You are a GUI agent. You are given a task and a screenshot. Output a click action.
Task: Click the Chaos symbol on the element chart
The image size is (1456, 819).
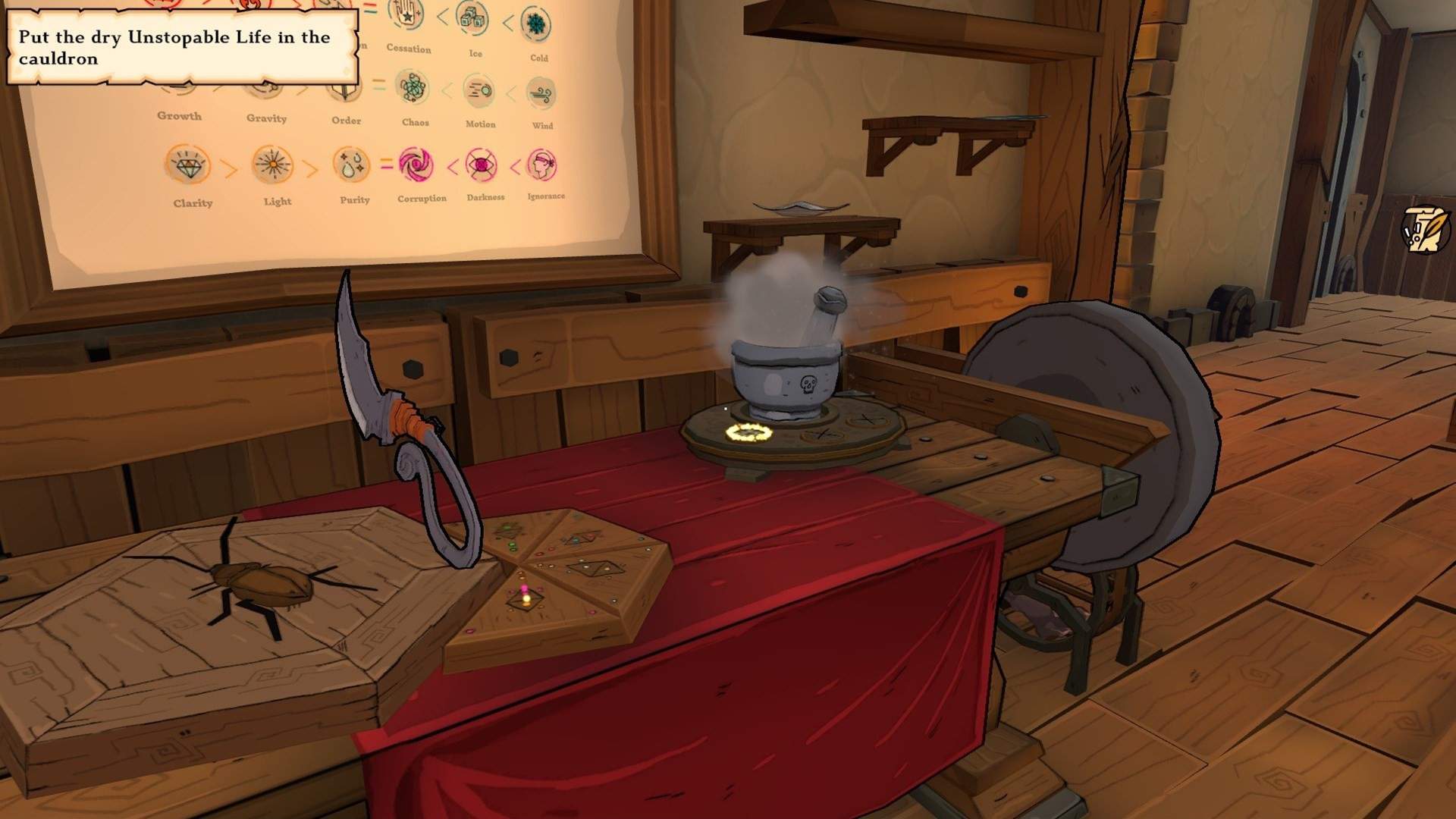[x=414, y=89]
